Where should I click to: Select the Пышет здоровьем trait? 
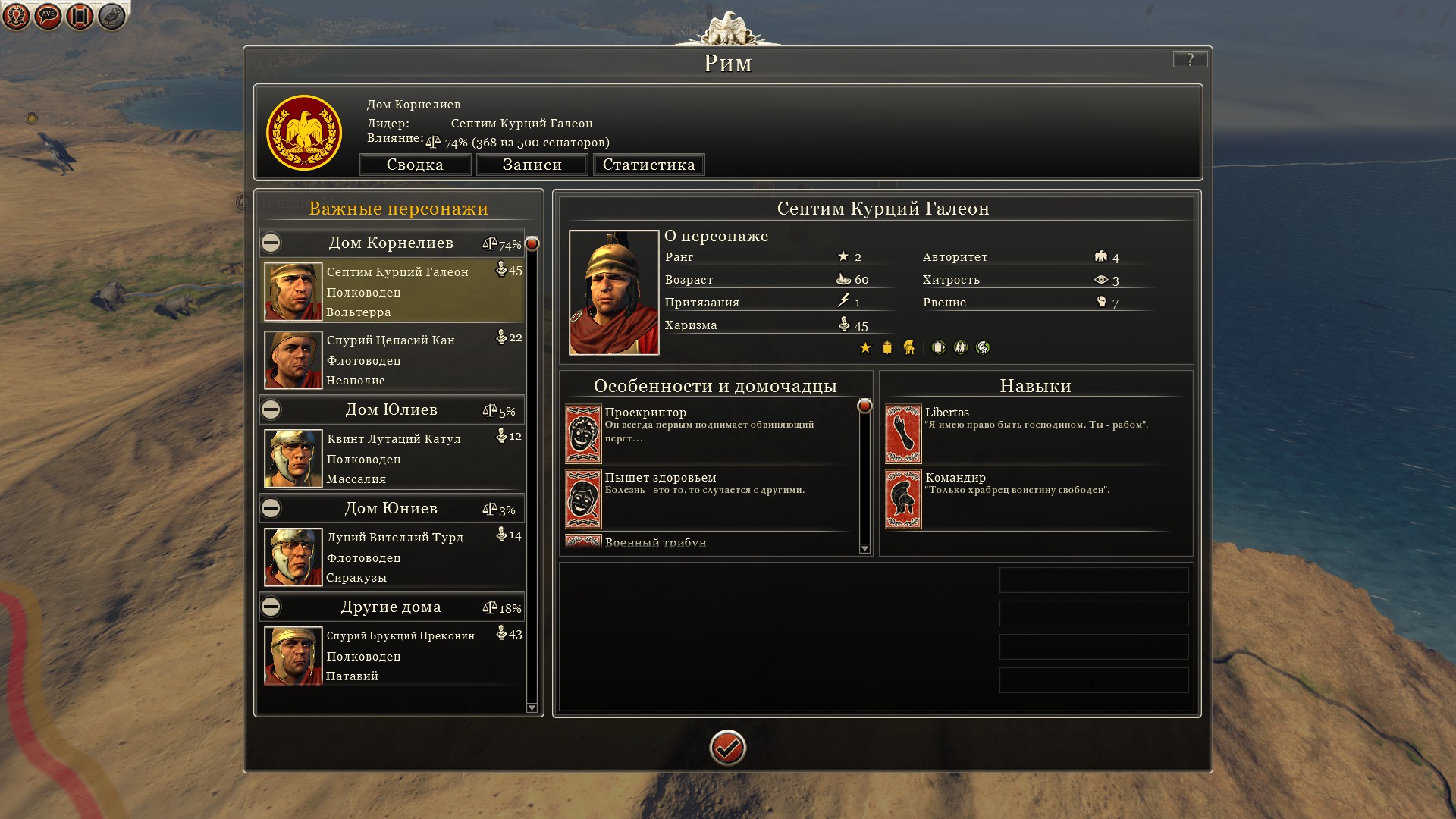(x=709, y=497)
